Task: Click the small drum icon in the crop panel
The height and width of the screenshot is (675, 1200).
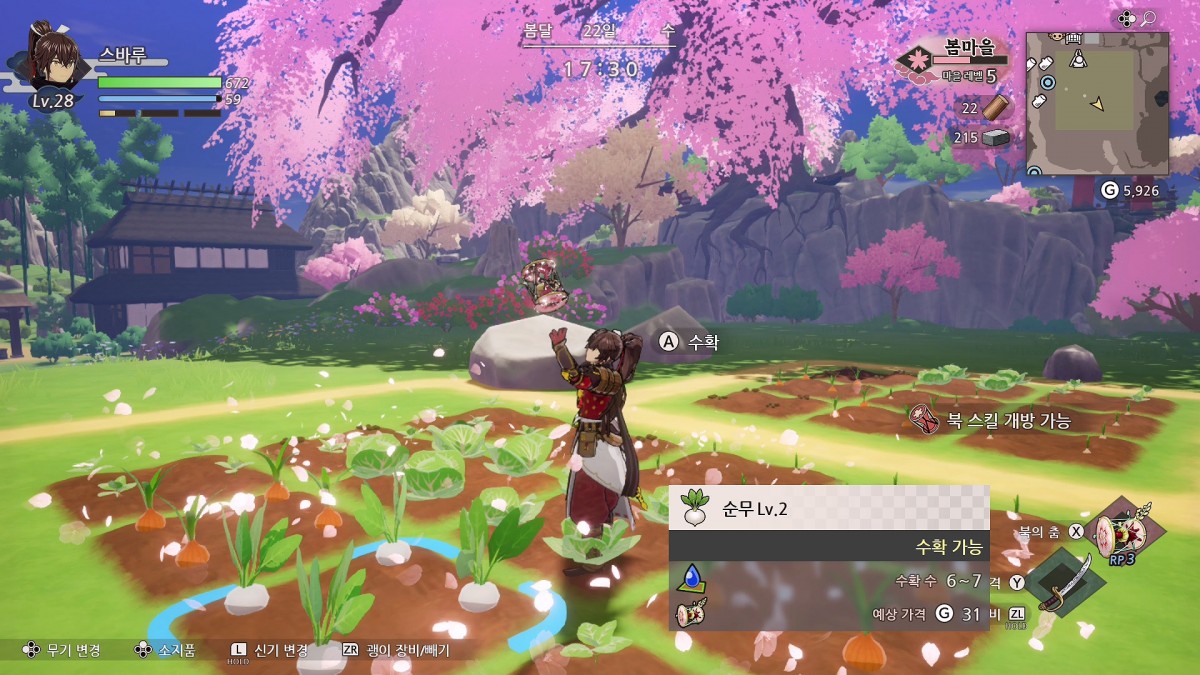Action: [694, 611]
